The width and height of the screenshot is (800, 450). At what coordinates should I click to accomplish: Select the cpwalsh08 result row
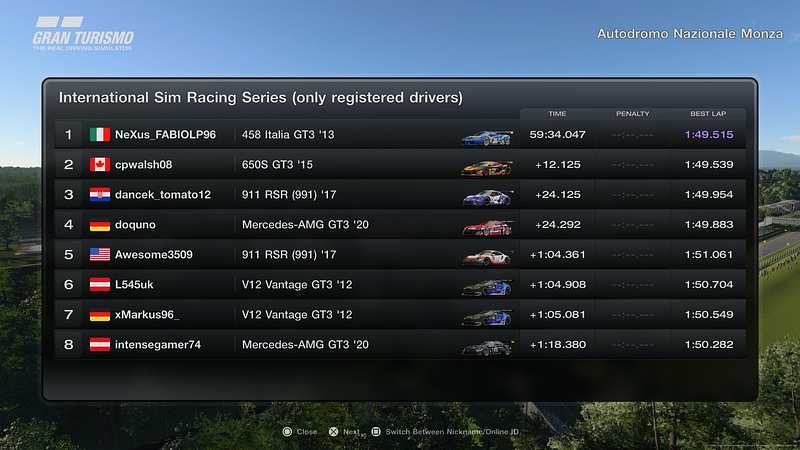pyautogui.click(x=400, y=165)
